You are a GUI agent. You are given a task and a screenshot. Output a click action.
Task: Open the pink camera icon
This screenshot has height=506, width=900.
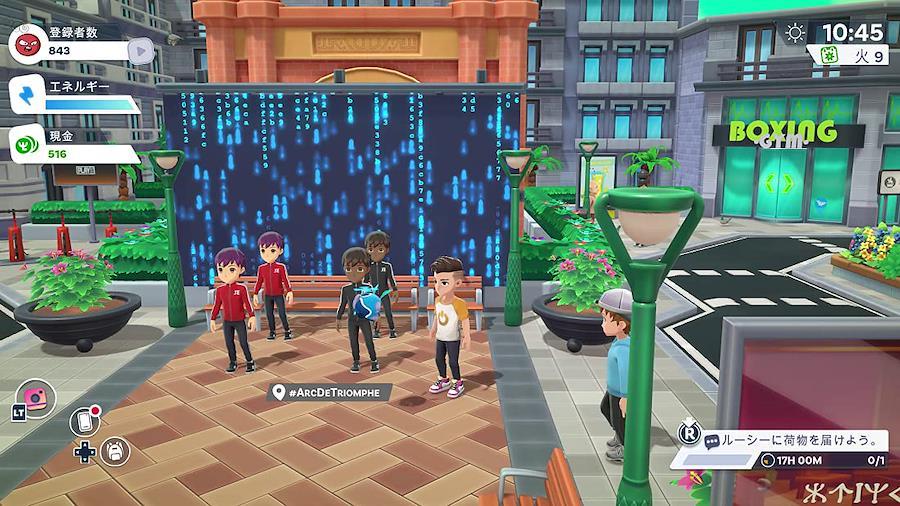[x=36, y=398]
